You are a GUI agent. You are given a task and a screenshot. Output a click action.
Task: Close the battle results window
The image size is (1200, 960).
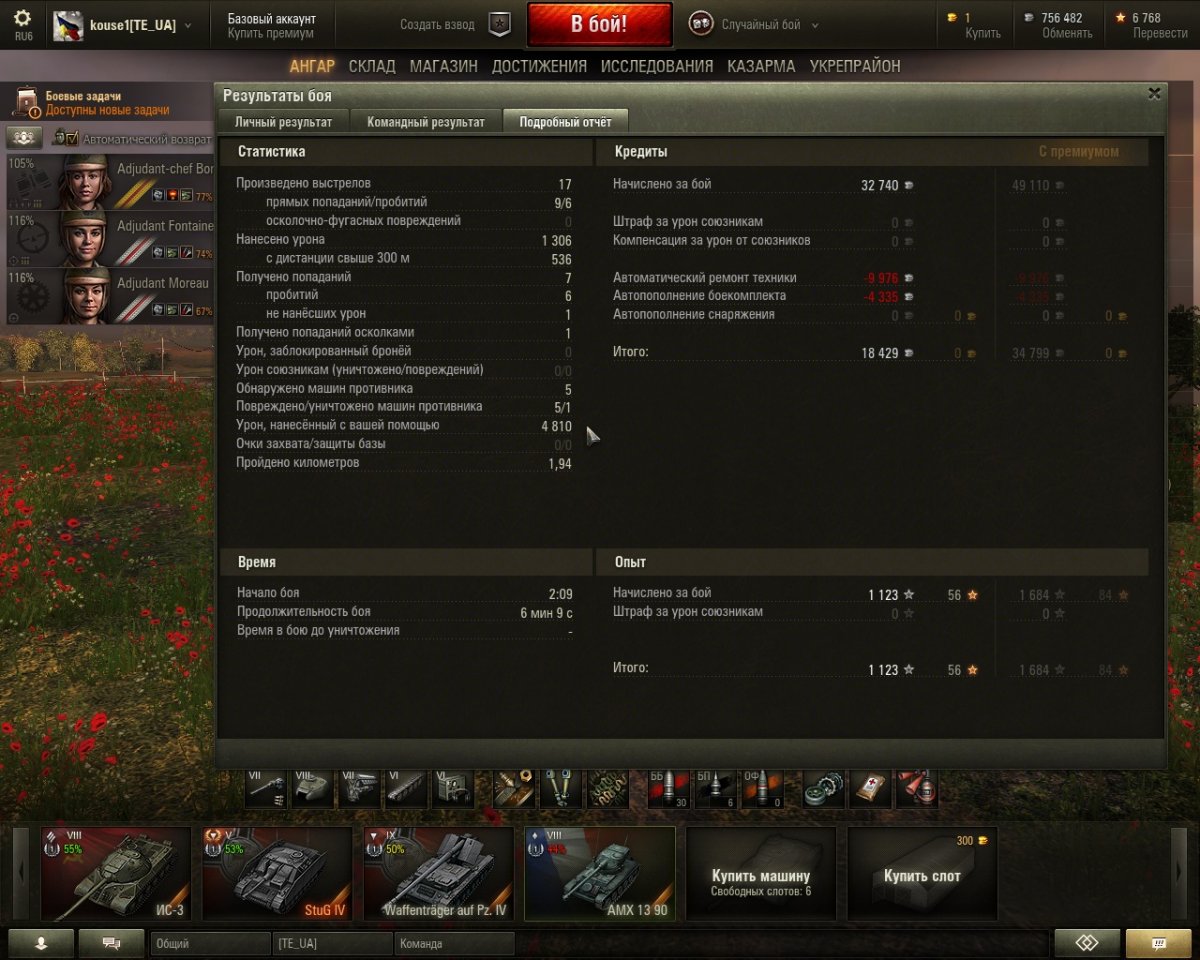click(1154, 94)
